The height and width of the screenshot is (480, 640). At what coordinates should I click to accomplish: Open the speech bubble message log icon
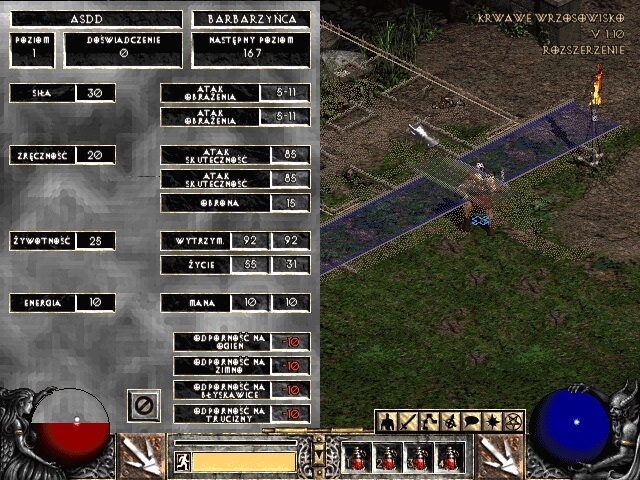(x=472, y=422)
